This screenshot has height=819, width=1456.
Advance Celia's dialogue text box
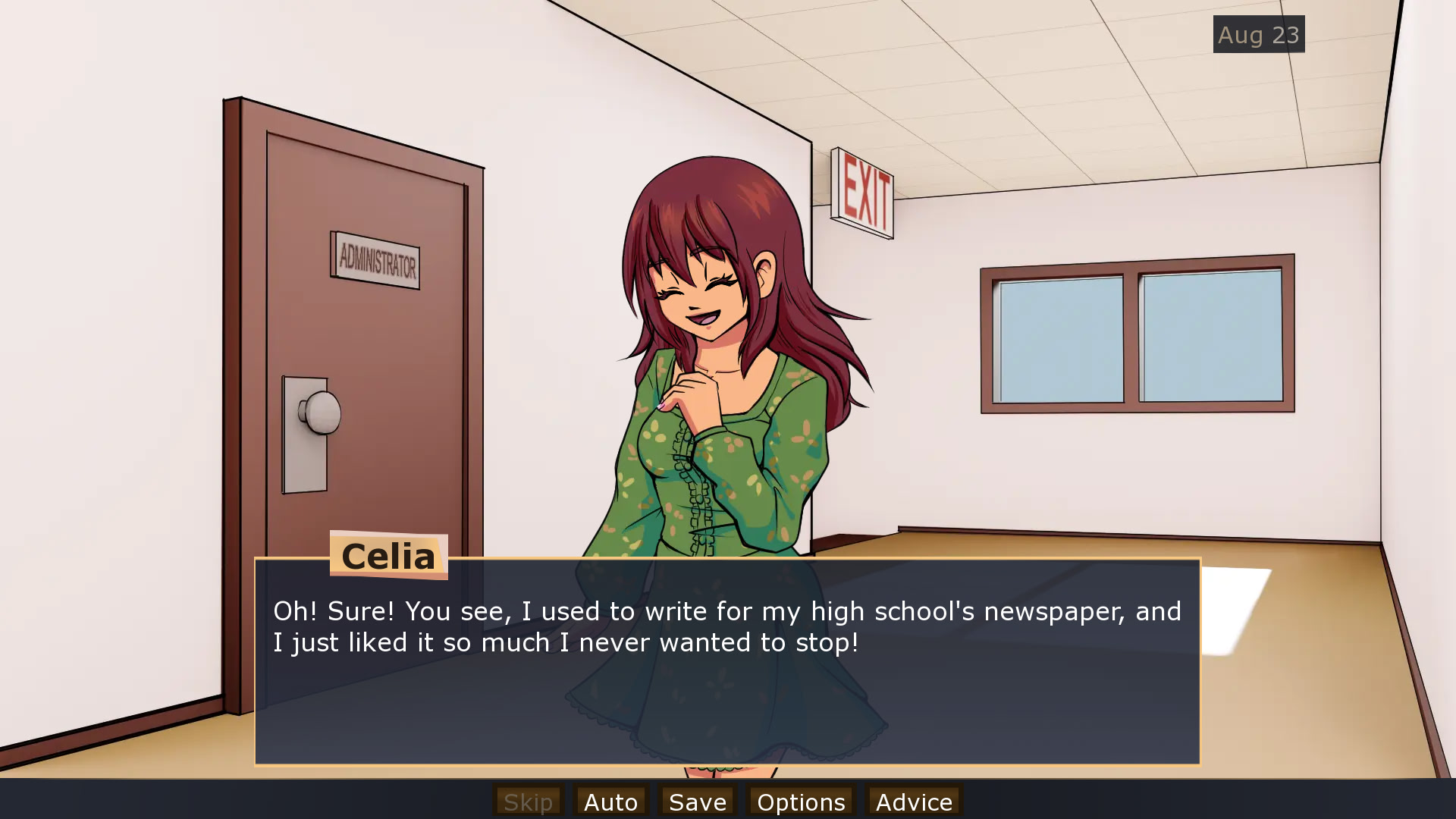tap(727, 682)
